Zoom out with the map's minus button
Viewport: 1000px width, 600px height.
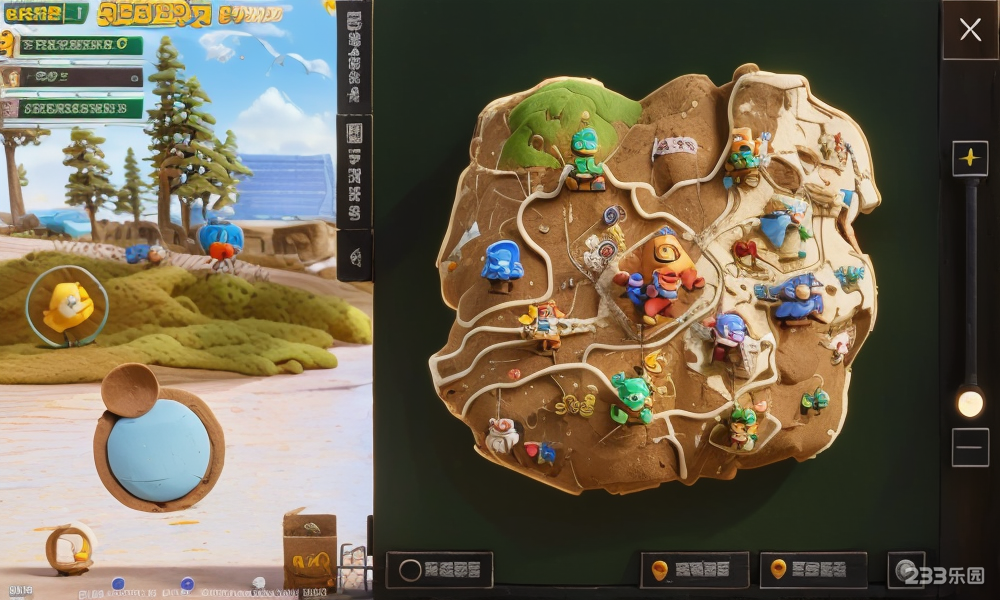point(969,447)
